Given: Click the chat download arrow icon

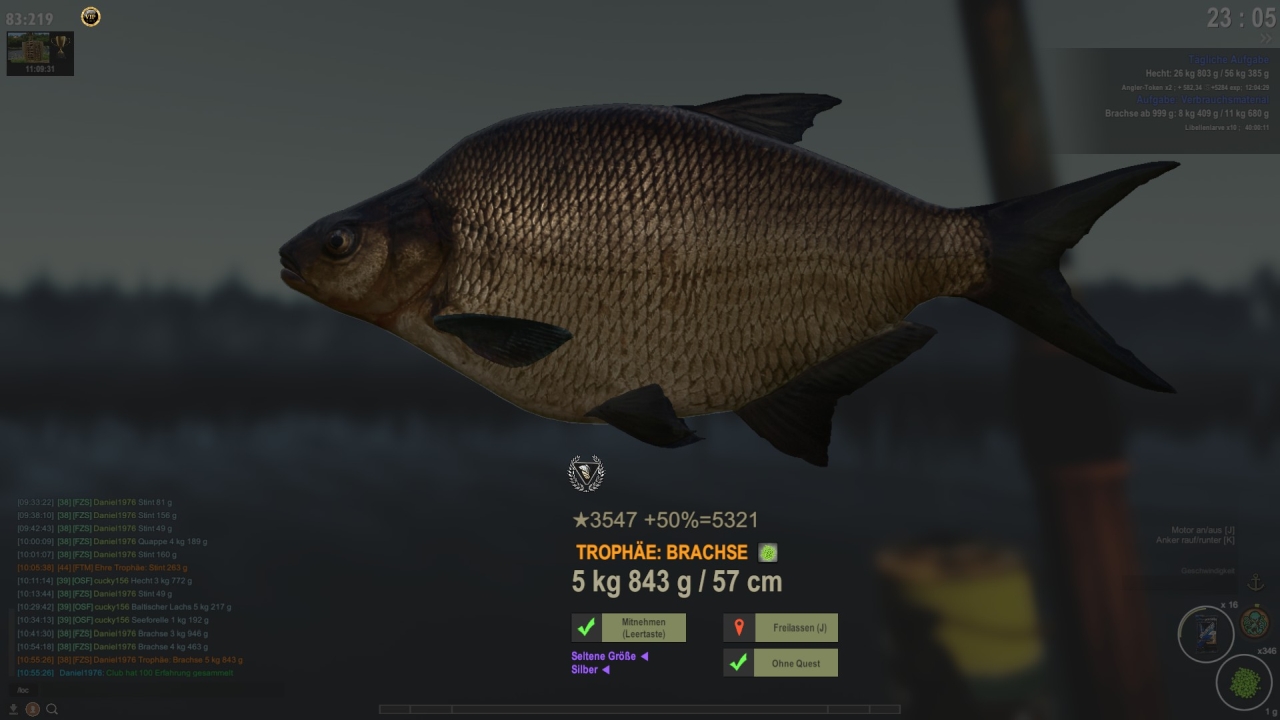Looking at the screenshot, I should click(x=14, y=709).
